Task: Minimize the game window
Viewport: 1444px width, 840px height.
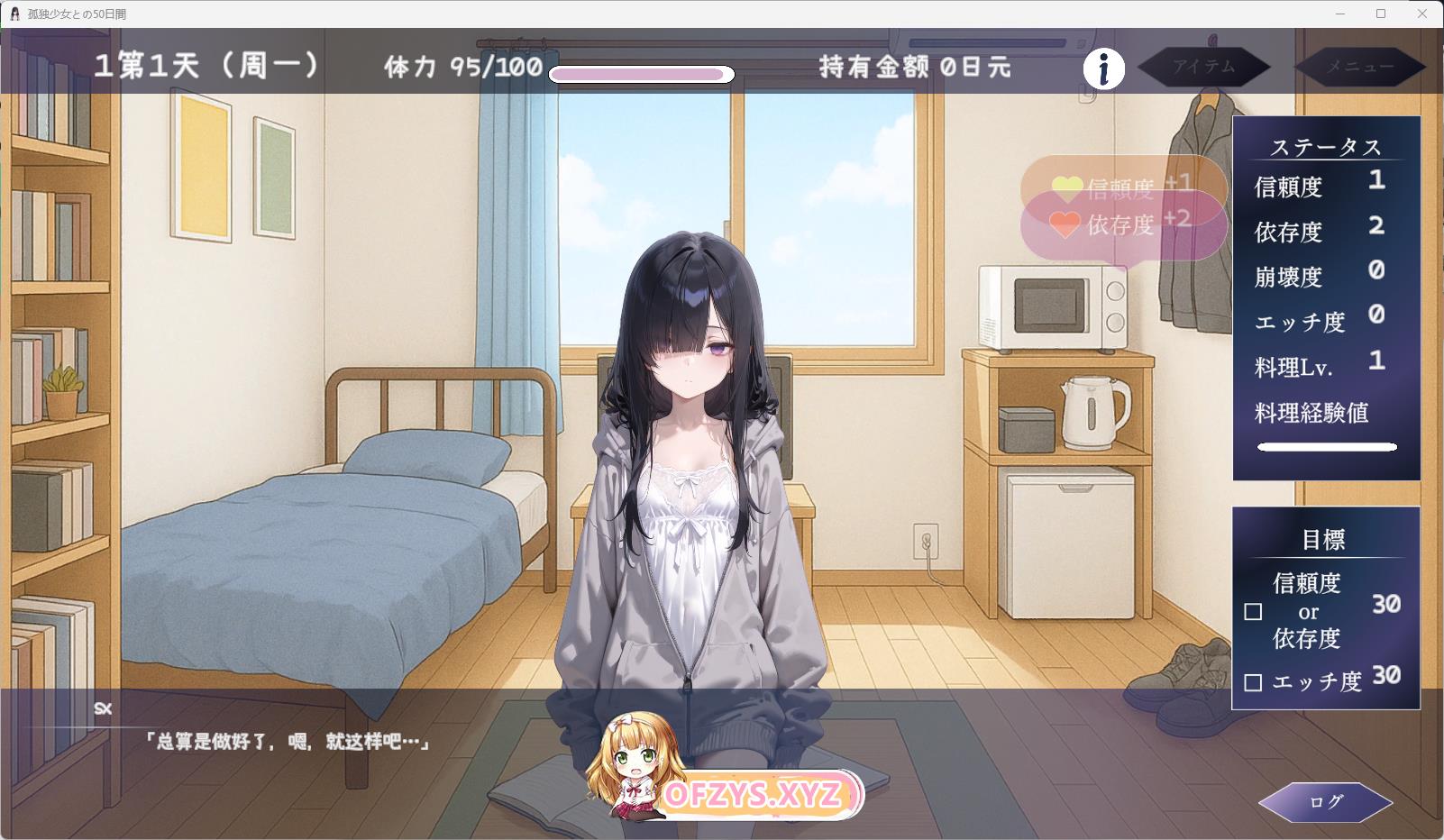Action: (x=1339, y=14)
